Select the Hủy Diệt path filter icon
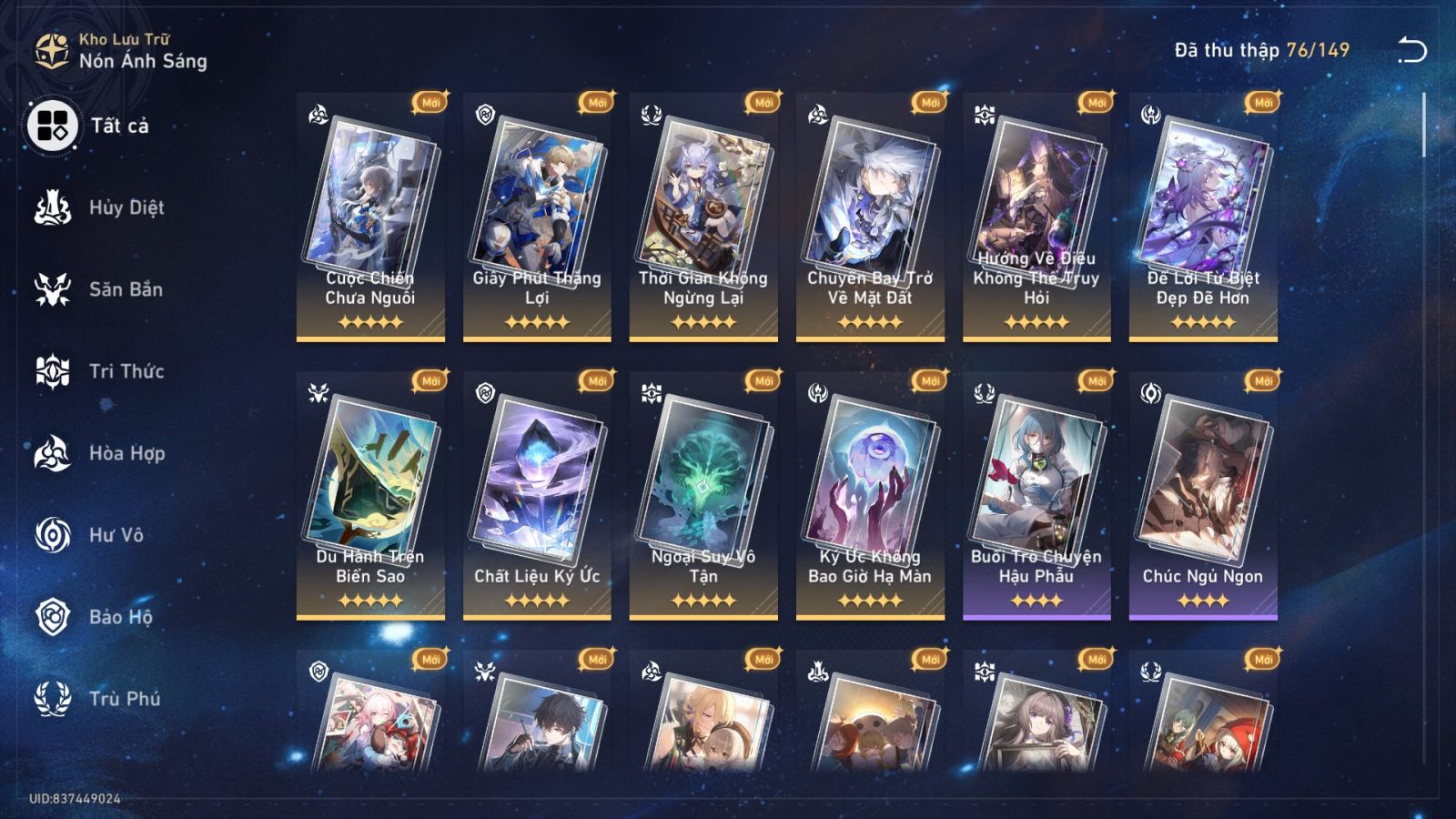1456x819 pixels. (x=55, y=207)
